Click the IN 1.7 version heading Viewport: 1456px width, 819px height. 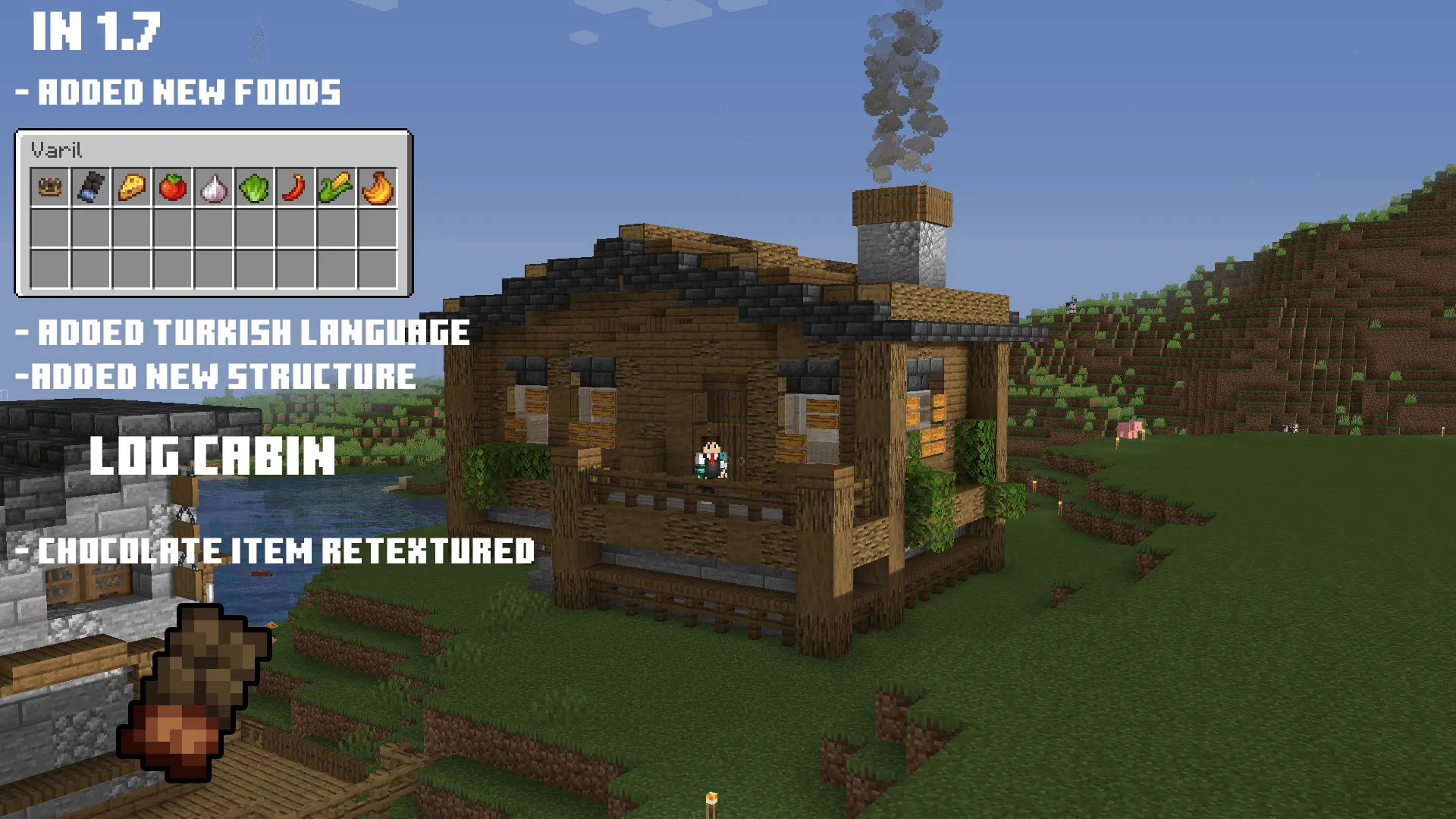tap(95, 30)
